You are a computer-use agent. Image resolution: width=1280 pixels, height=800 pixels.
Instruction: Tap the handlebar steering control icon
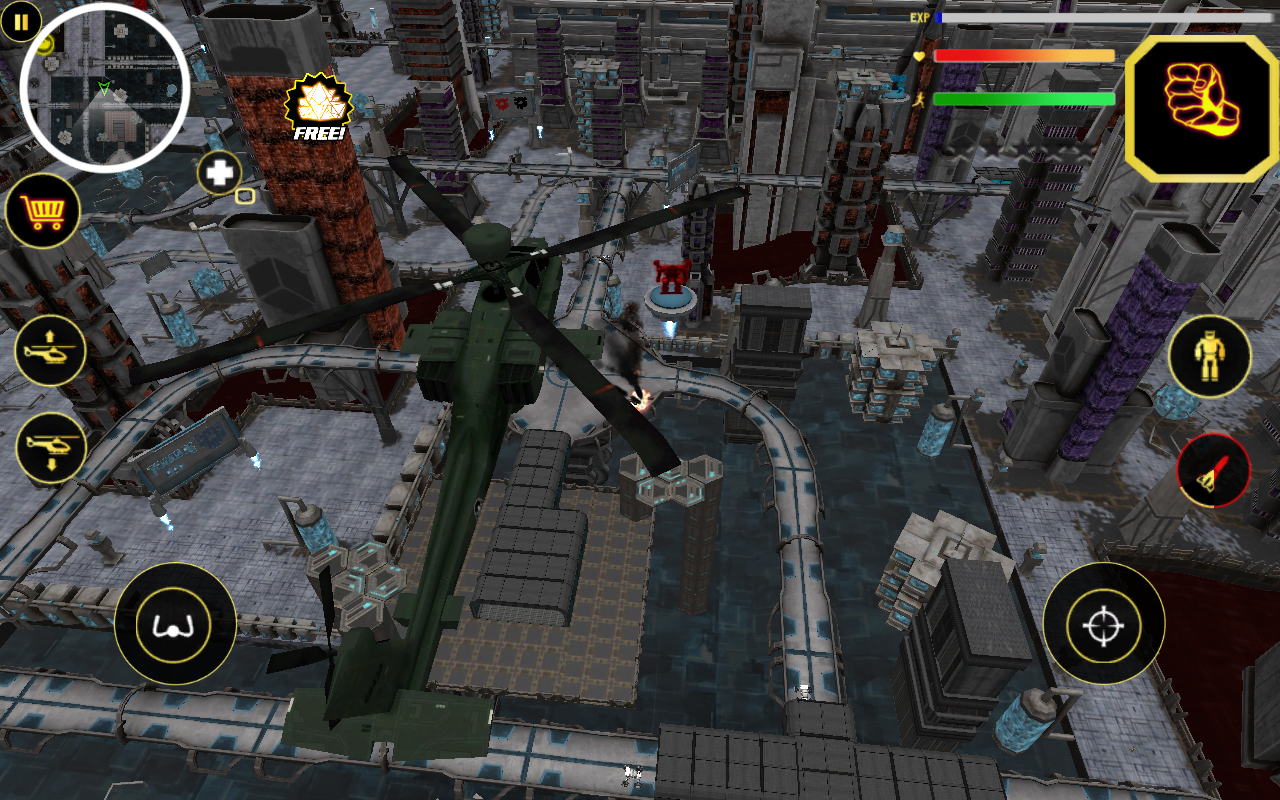tap(175, 622)
